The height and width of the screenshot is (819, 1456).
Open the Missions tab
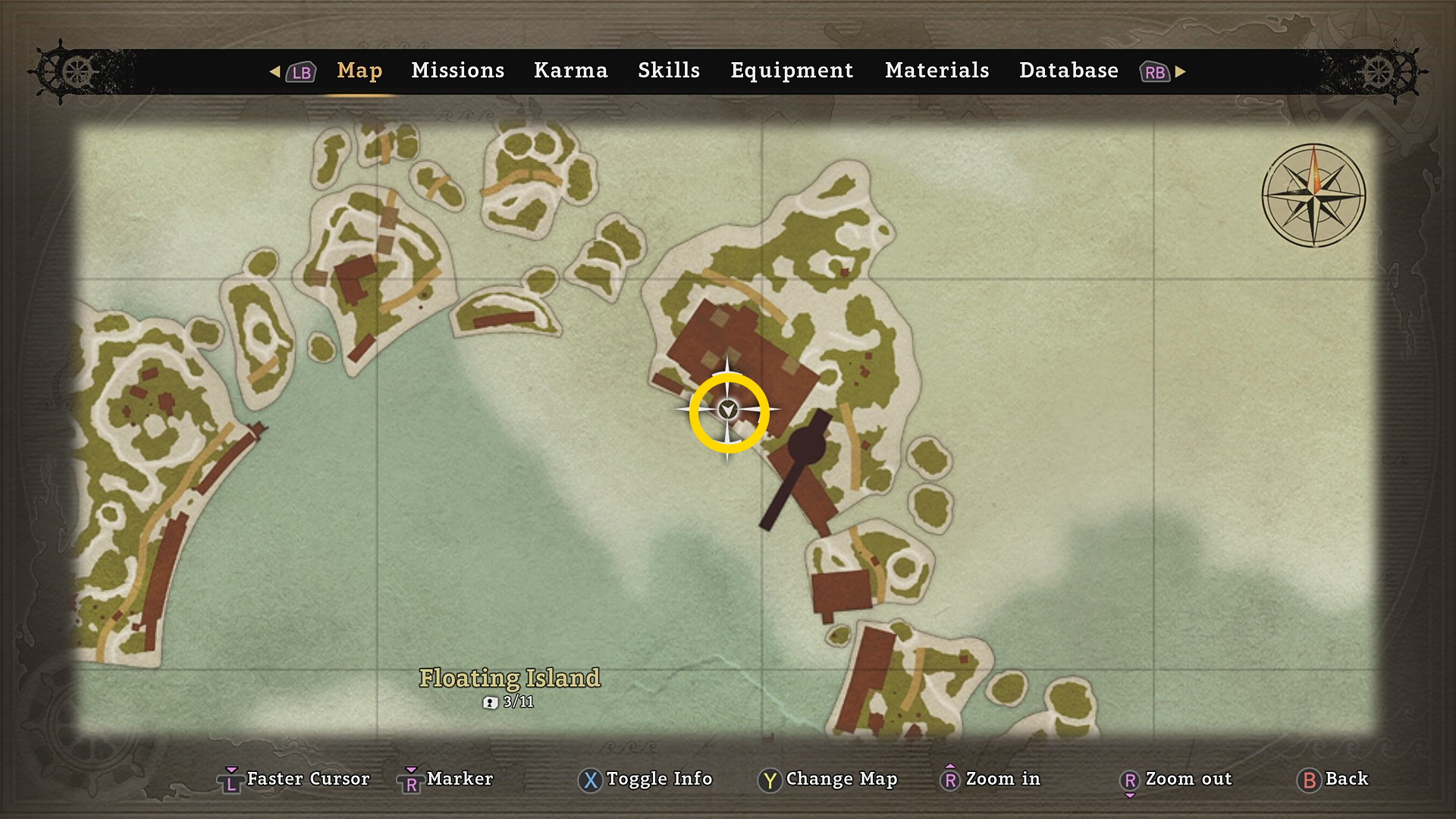click(457, 71)
